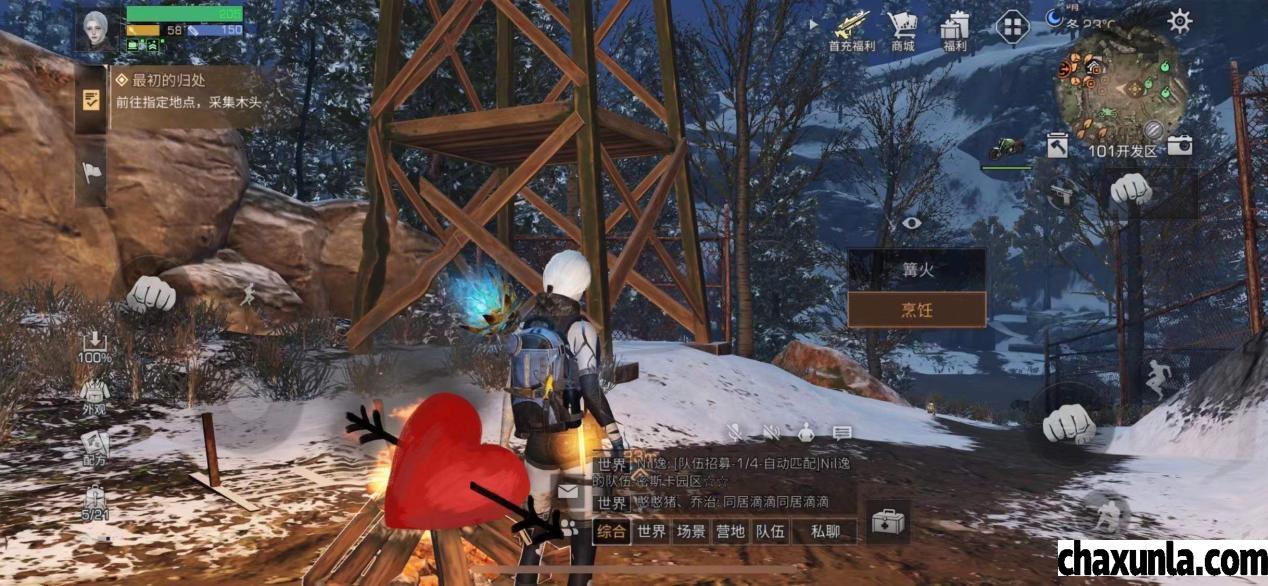
Task: Open the envelope mail icon
Action: pos(569,491)
